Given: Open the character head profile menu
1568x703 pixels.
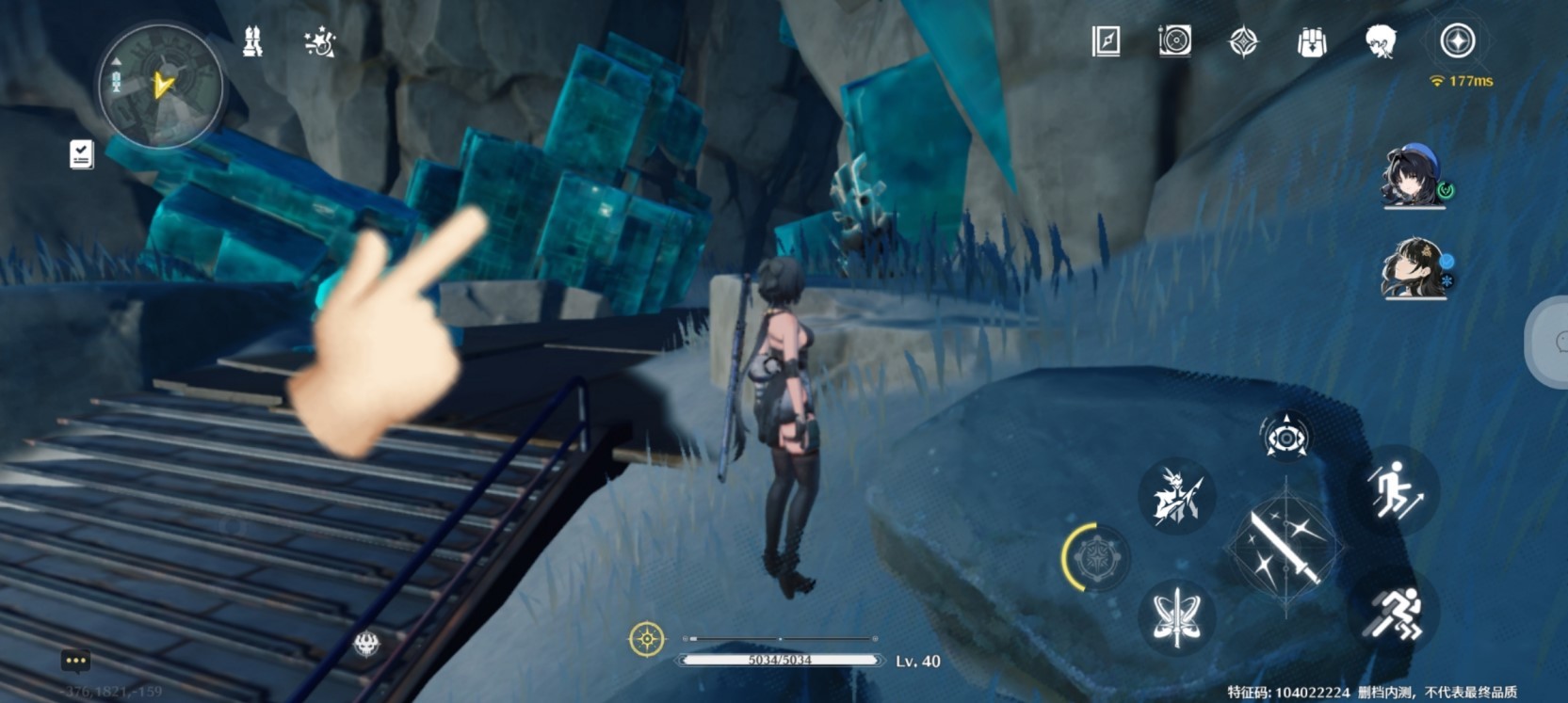Looking at the screenshot, I should (1381, 41).
